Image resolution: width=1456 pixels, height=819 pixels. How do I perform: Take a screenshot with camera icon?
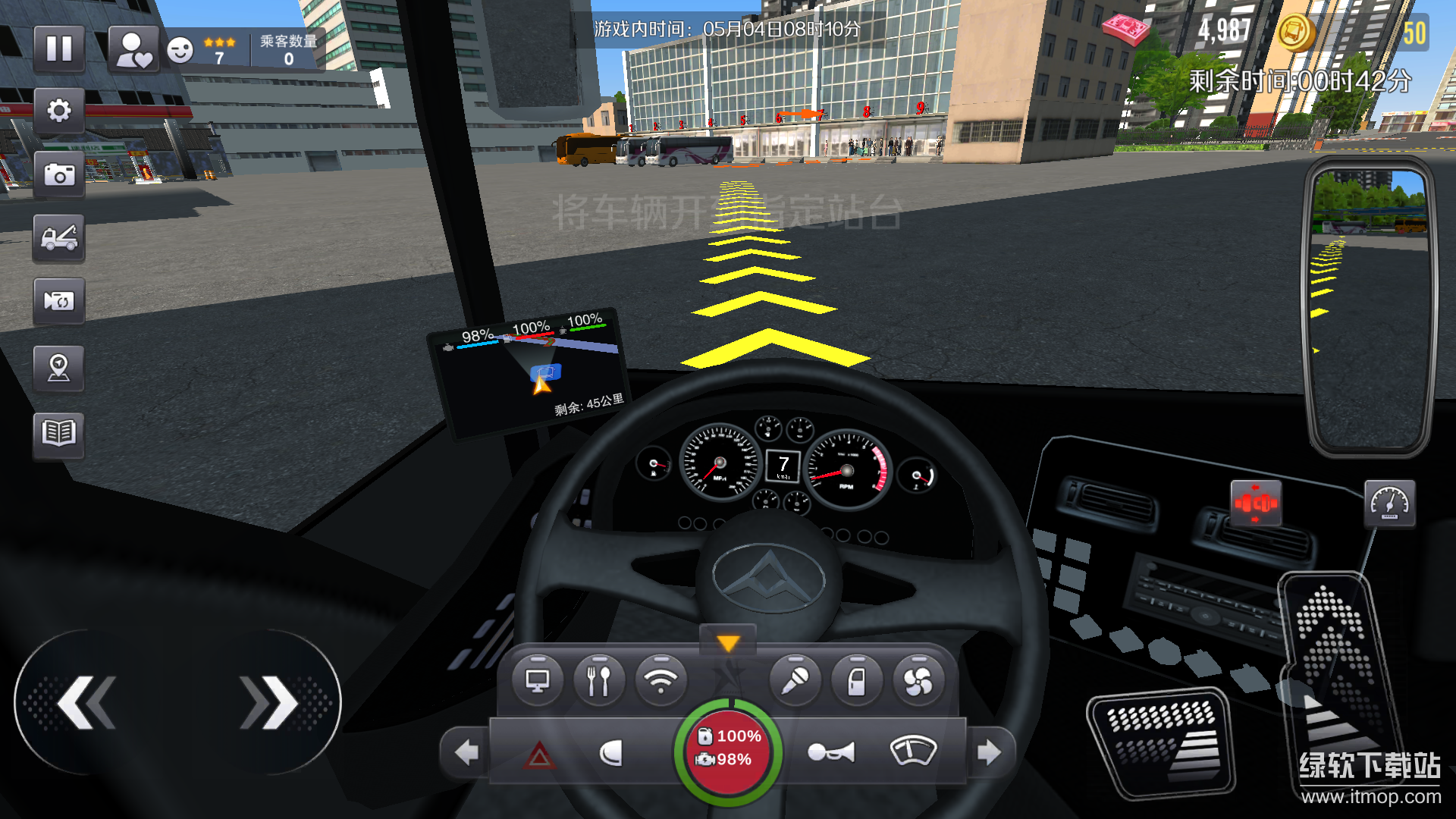(x=58, y=175)
